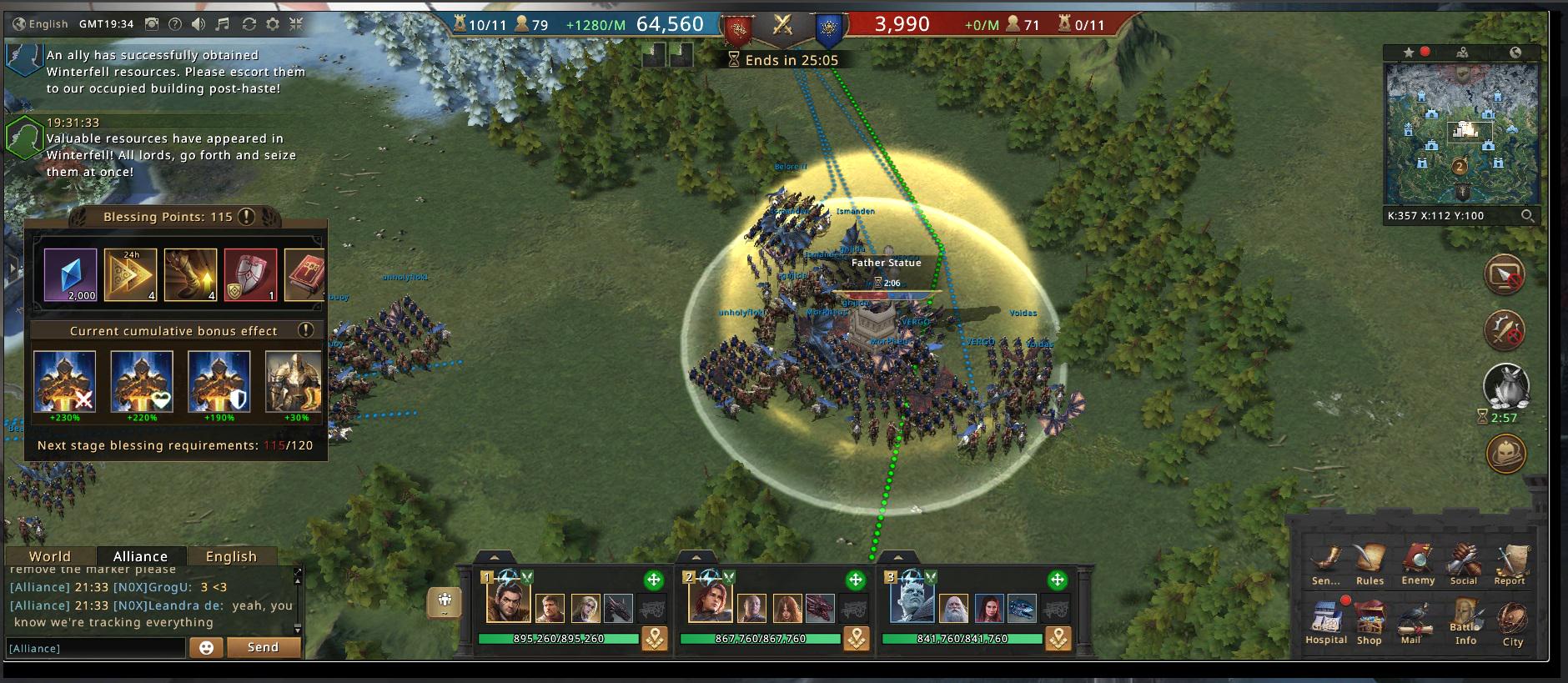Return to the City view
Image resolution: width=1568 pixels, height=683 pixels.
1512,623
